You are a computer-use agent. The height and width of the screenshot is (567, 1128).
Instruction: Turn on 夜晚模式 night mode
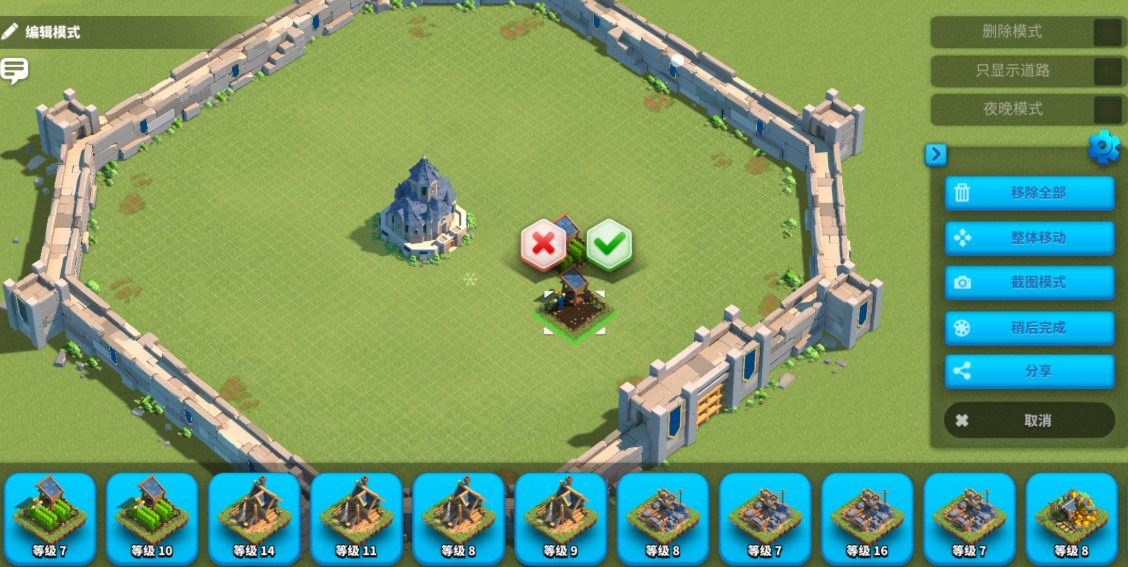1107,109
